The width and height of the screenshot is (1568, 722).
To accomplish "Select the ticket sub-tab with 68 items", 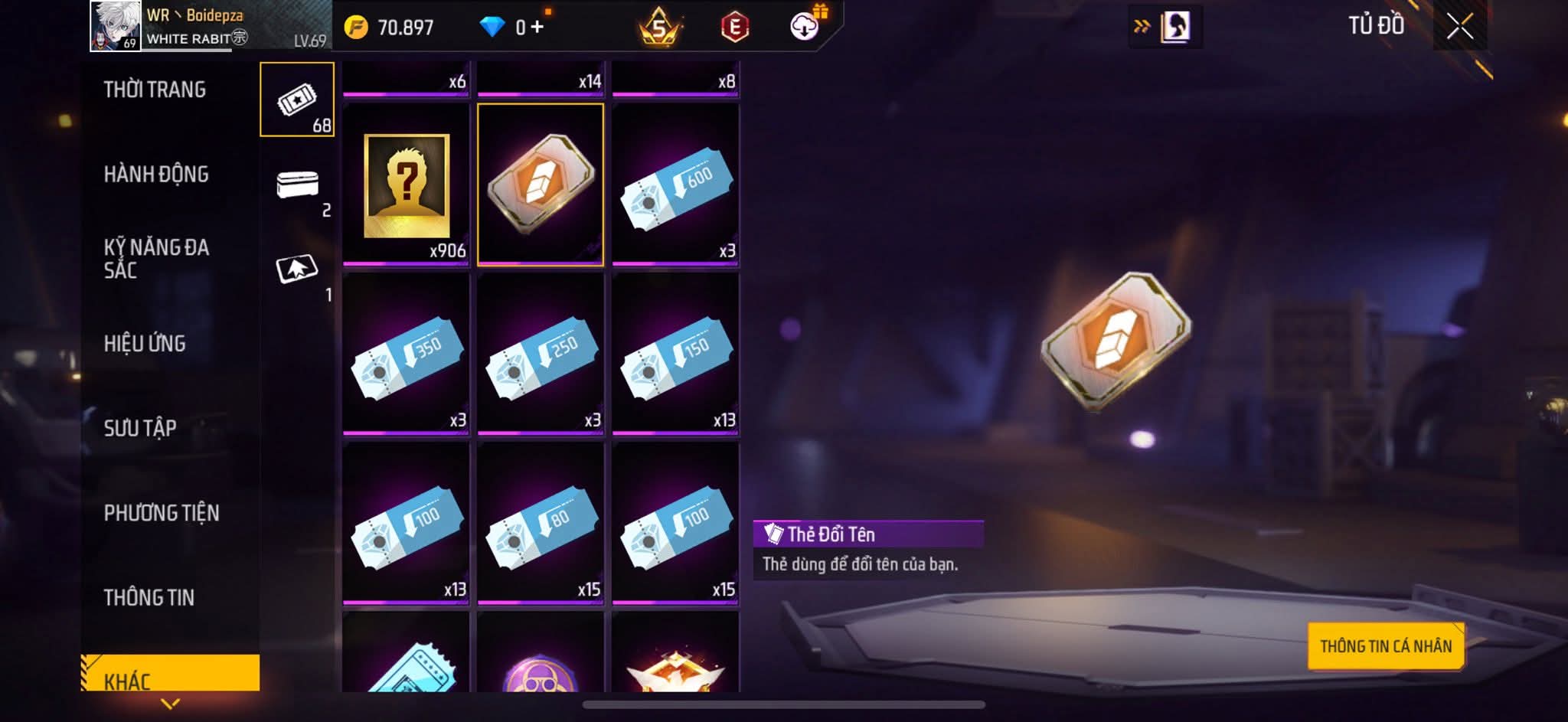I will tap(297, 100).
